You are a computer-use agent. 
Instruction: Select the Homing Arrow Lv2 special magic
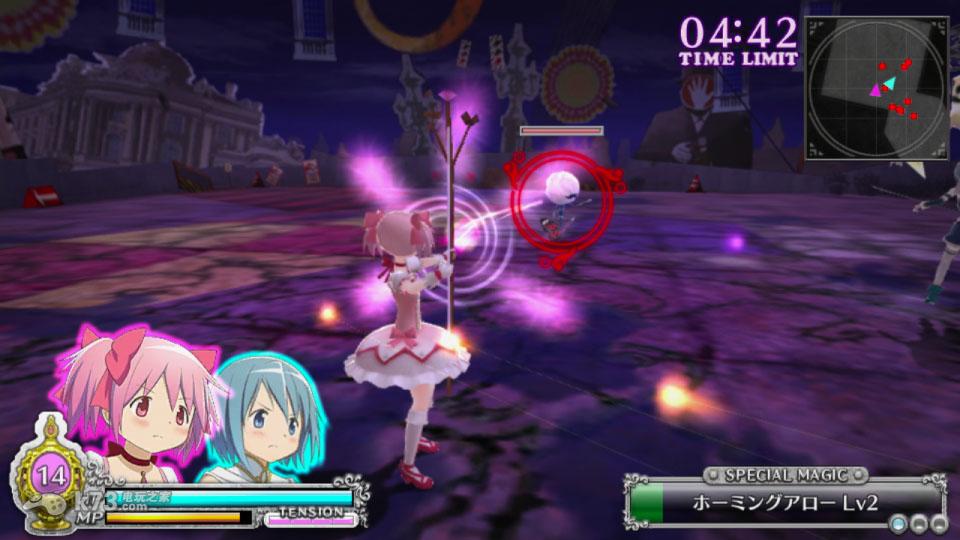(x=785, y=502)
